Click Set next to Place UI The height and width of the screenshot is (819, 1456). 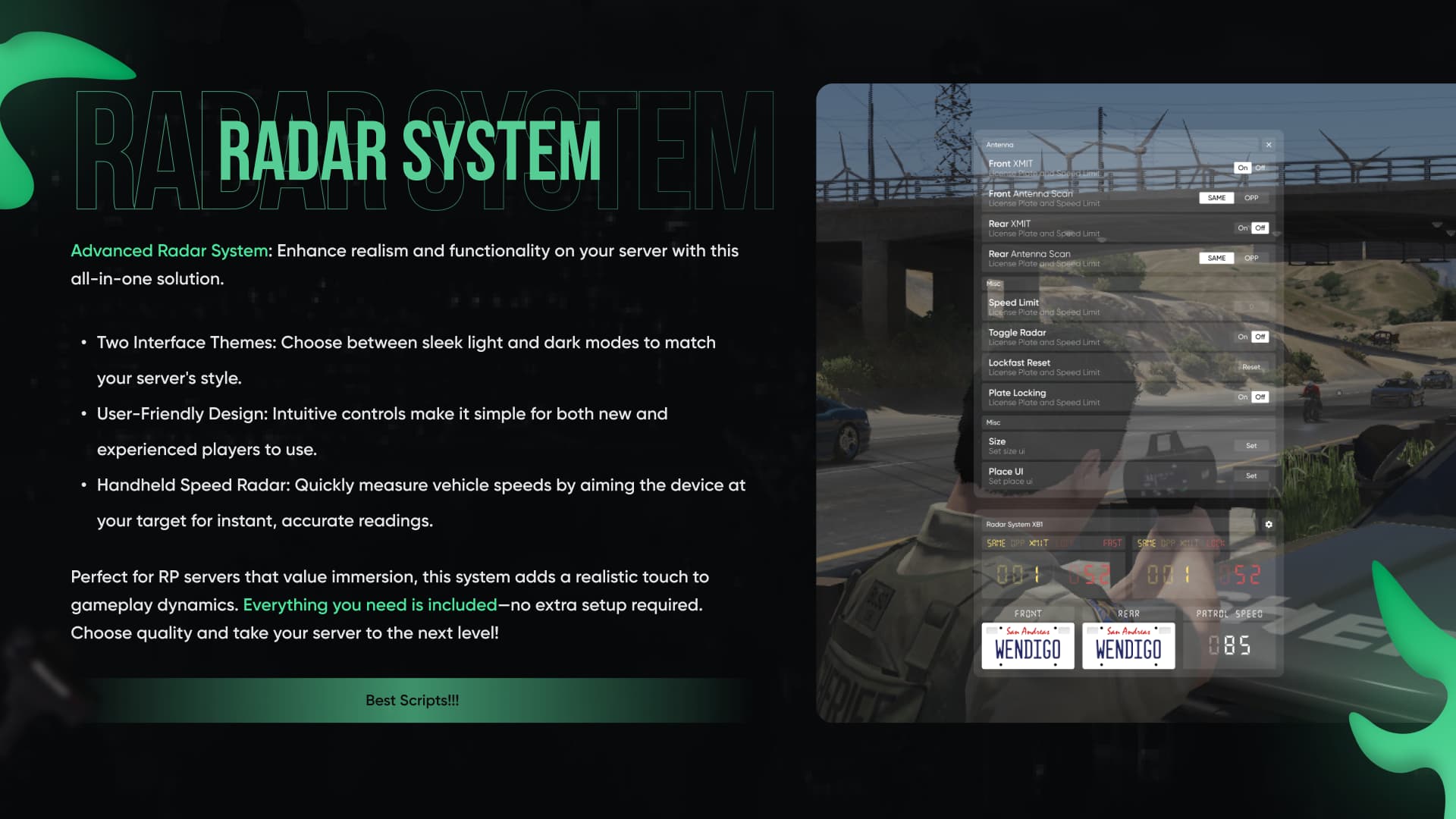pos(1251,476)
